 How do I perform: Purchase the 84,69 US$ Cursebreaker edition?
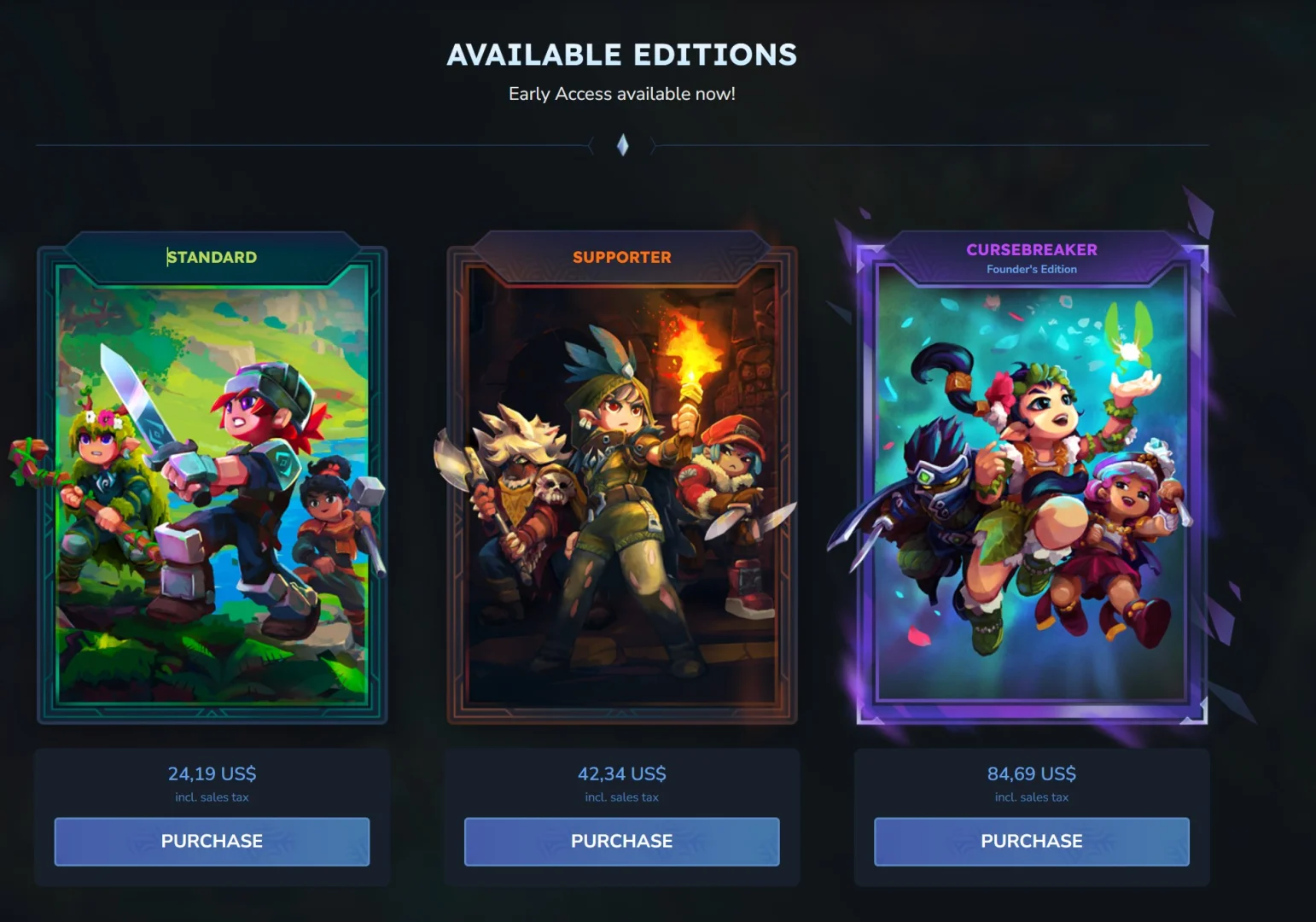(x=1031, y=841)
